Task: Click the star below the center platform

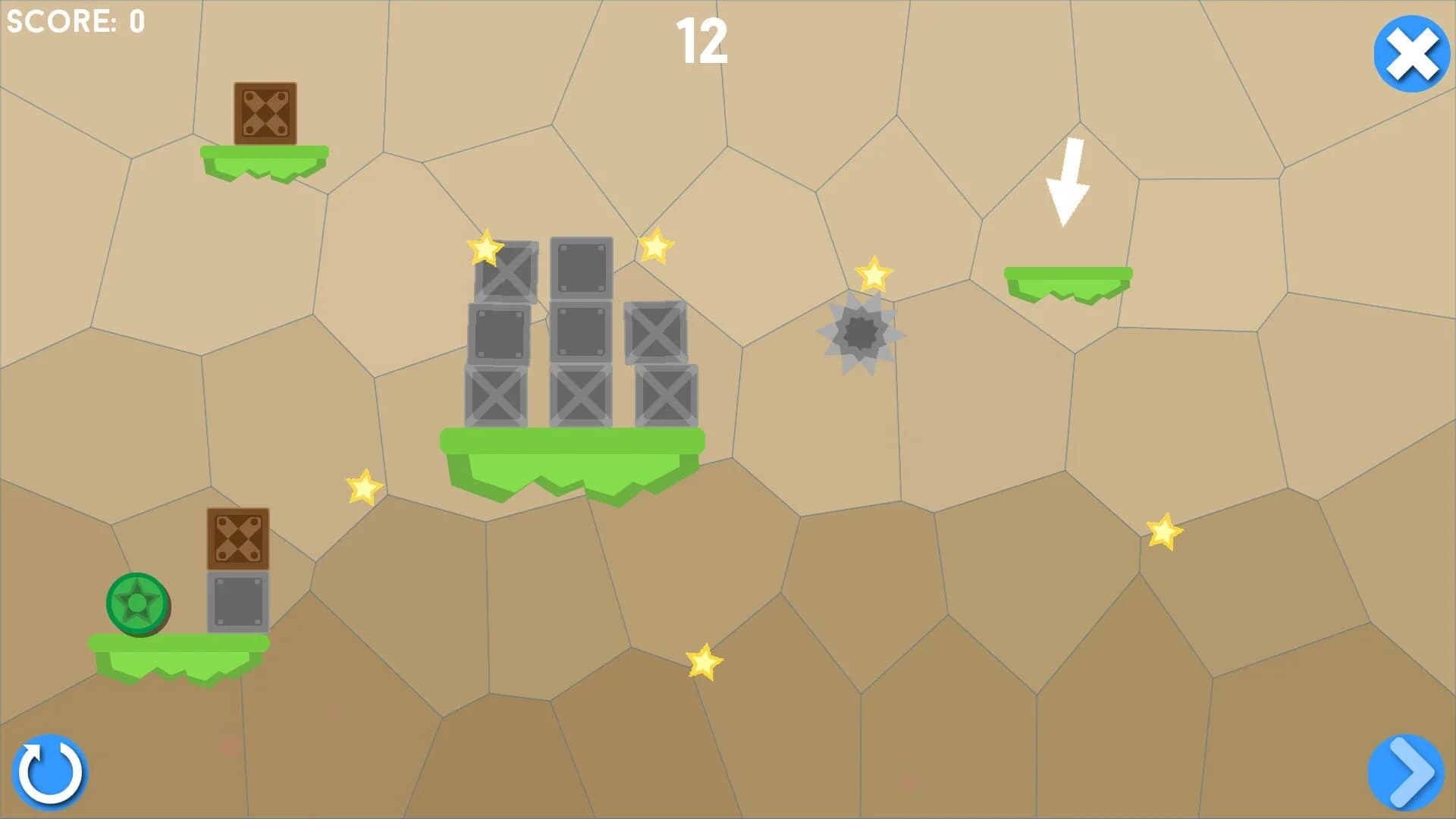Action: (362, 486)
